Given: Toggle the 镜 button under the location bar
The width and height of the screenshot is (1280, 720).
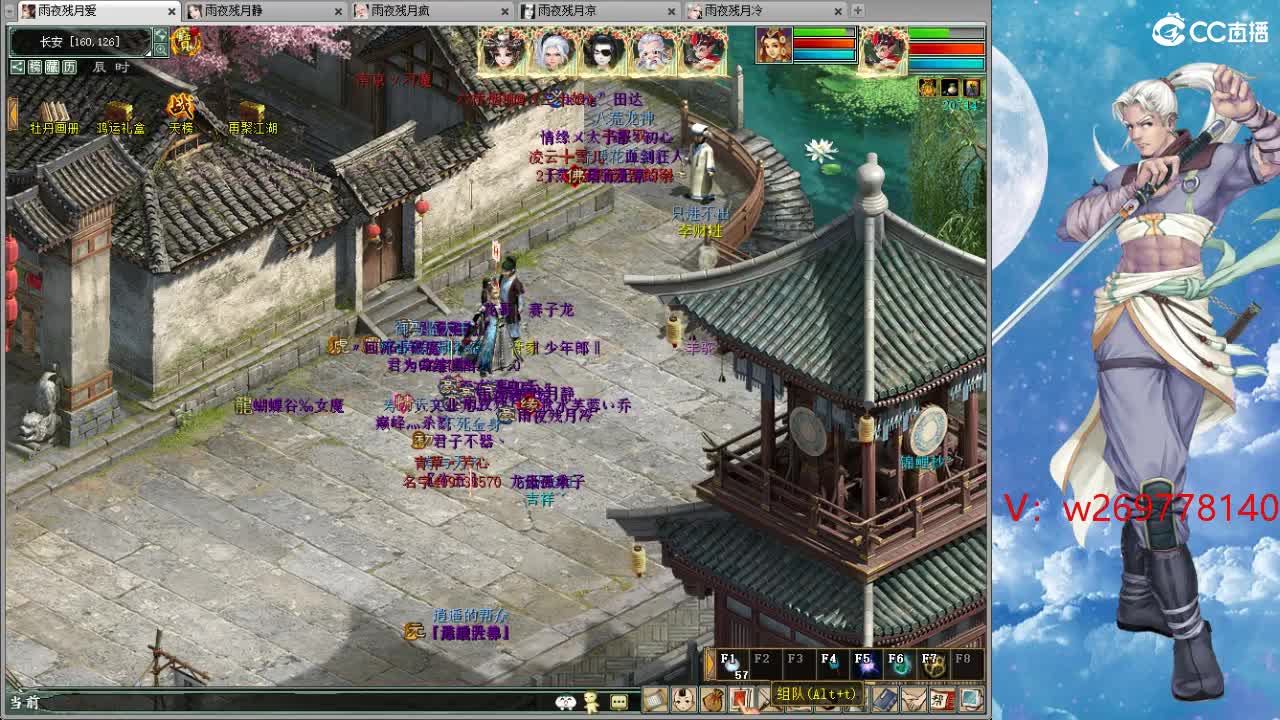Looking at the screenshot, I should coord(35,67).
